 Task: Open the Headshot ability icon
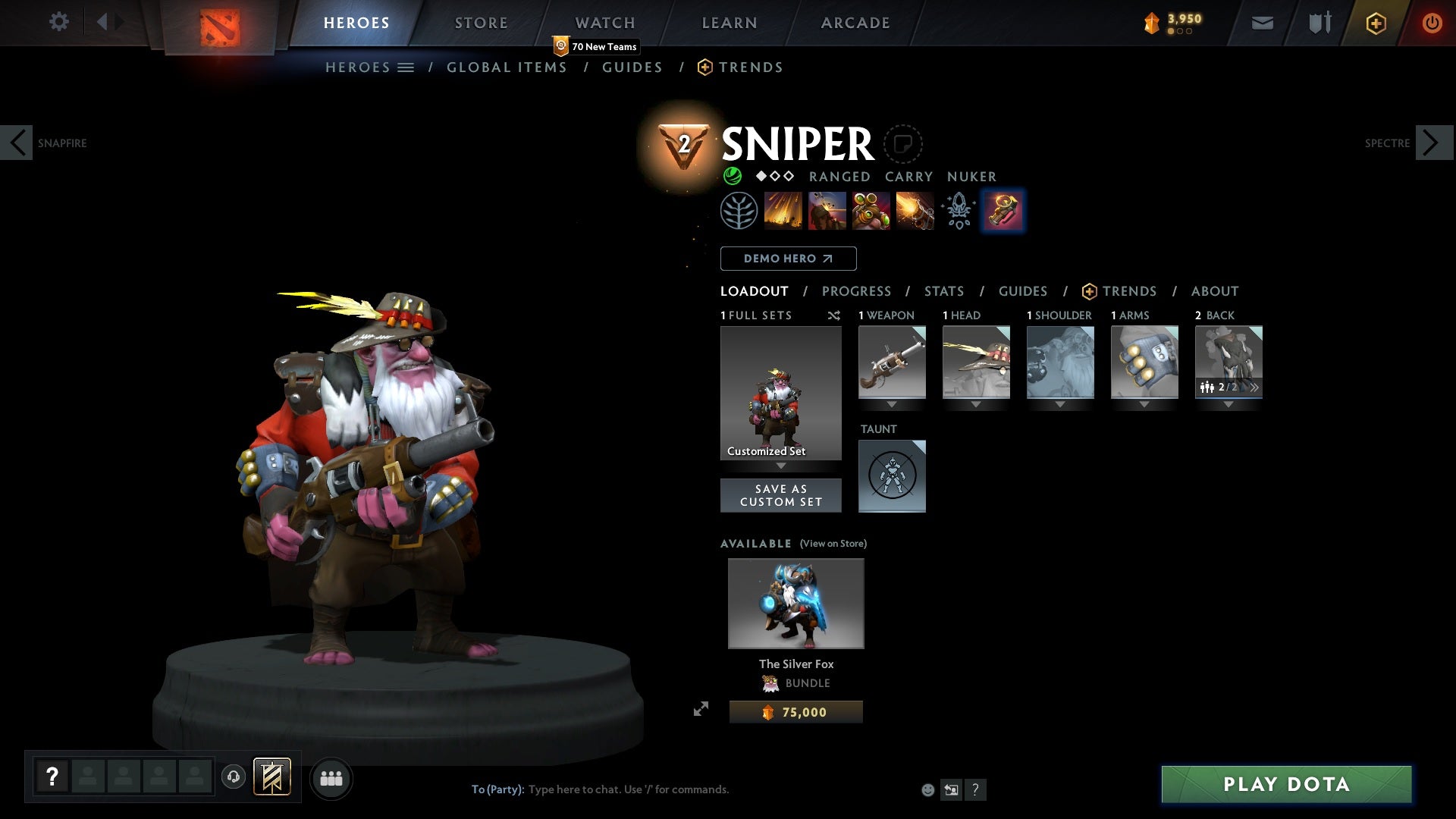pos(828,211)
